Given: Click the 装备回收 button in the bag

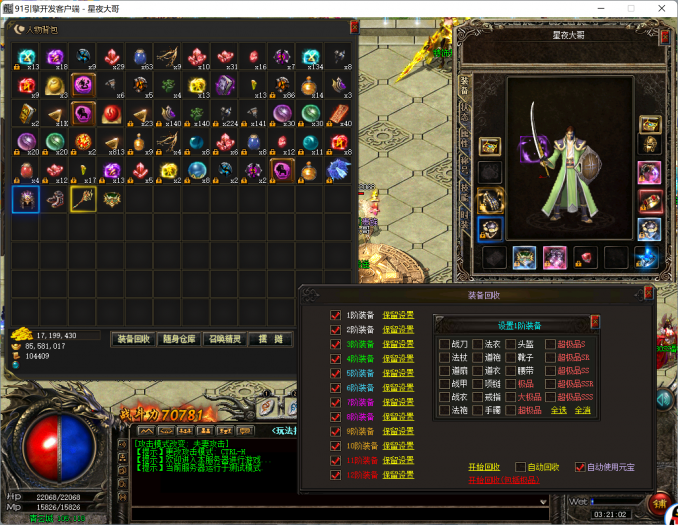Looking at the screenshot, I should pos(132,339).
